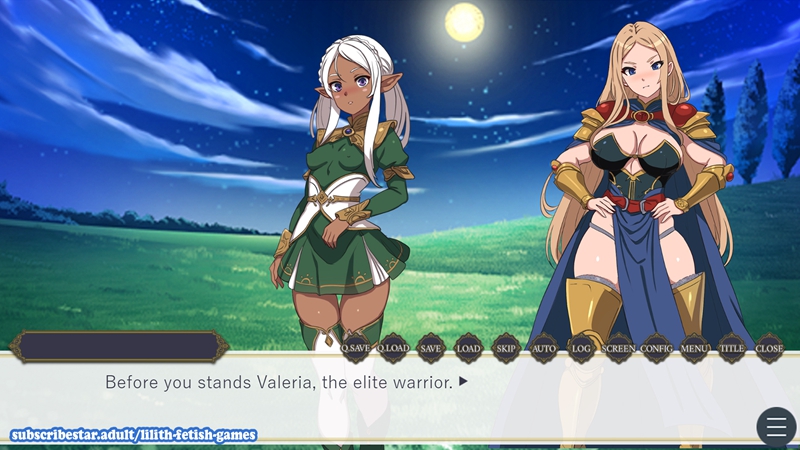The width and height of the screenshot is (800, 450).
Task: Click the SCREEN button
Action: tap(618, 348)
